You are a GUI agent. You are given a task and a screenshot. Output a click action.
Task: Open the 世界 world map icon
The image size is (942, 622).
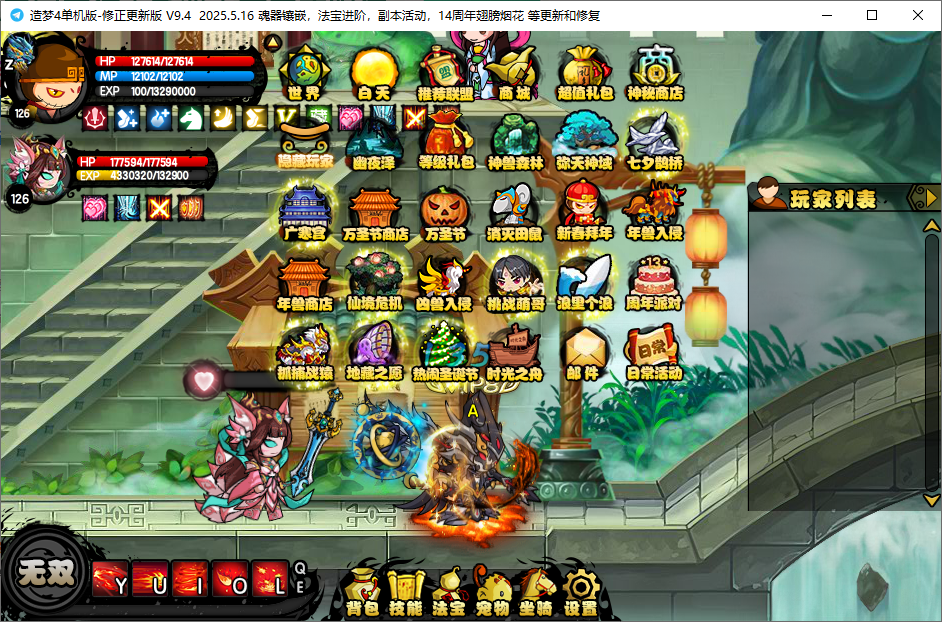[x=304, y=73]
